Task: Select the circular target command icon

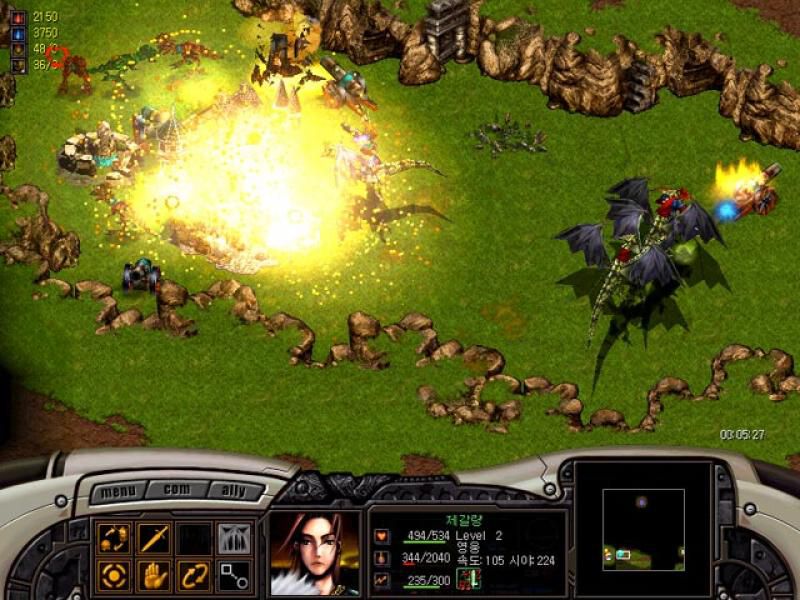Action: pos(114,576)
